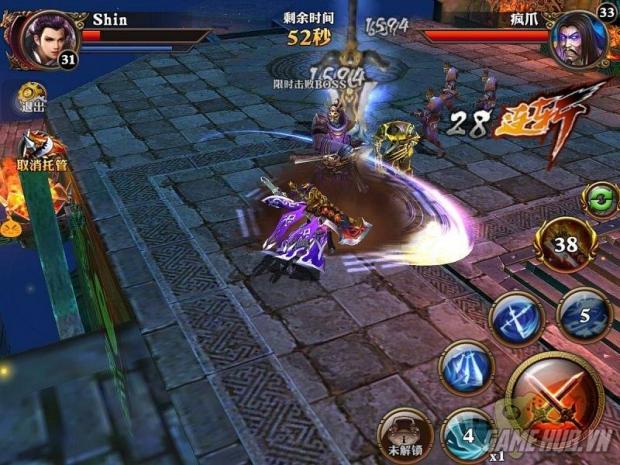Image resolution: width=620 pixels, height=465 pixels.
Task: Tap the locked 未解锁 skill slot
Action: [403, 434]
